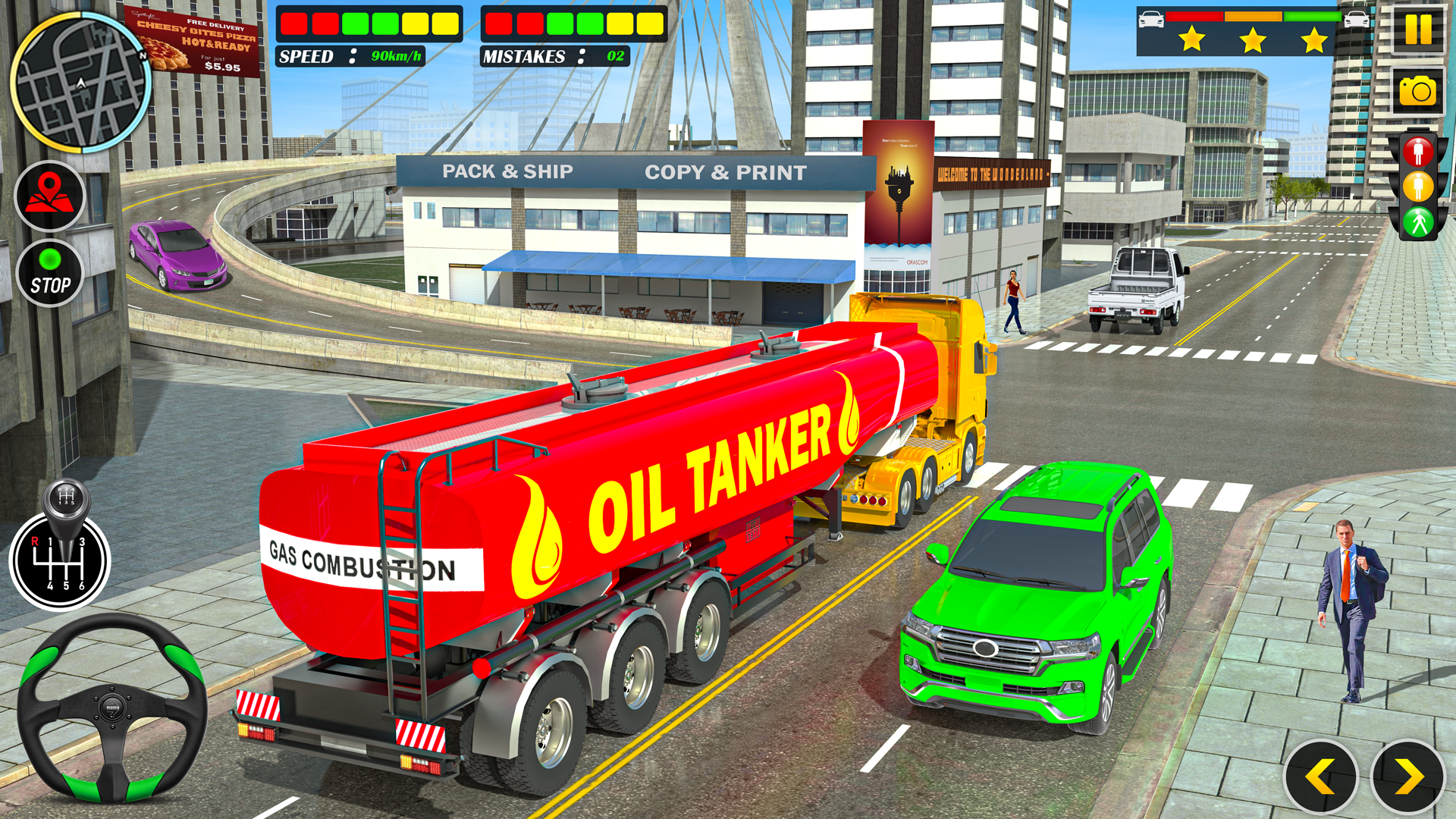Select the location pin navigation icon
Image resolution: width=1456 pixels, height=819 pixels.
tap(49, 196)
